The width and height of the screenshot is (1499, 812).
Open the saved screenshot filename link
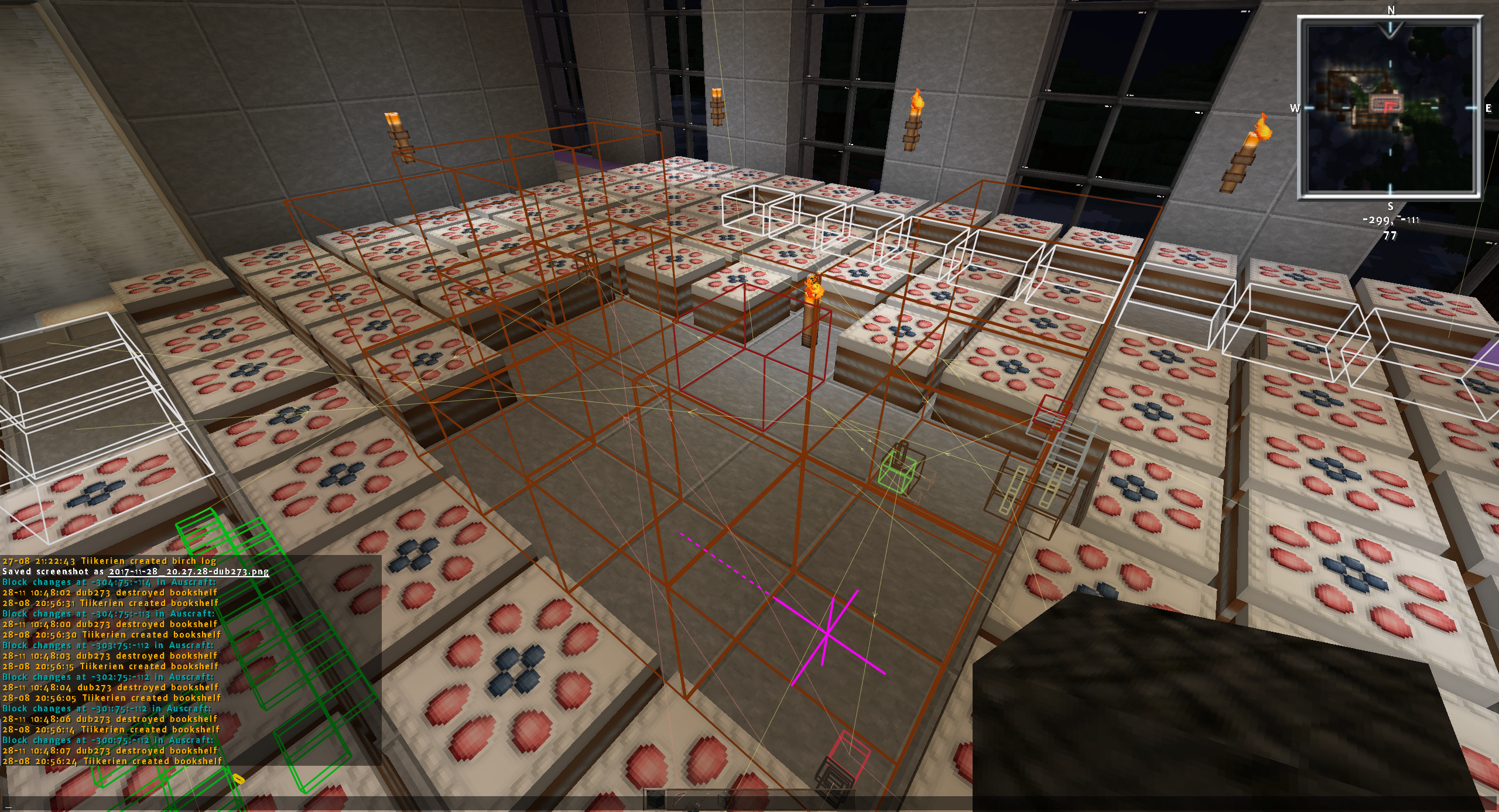point(189,571)
